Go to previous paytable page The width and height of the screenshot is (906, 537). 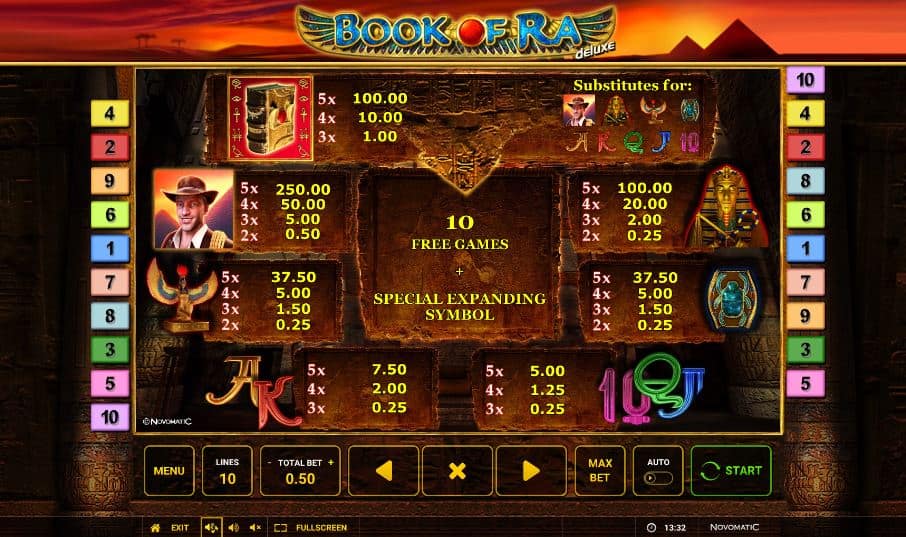[x=383, y=470]
